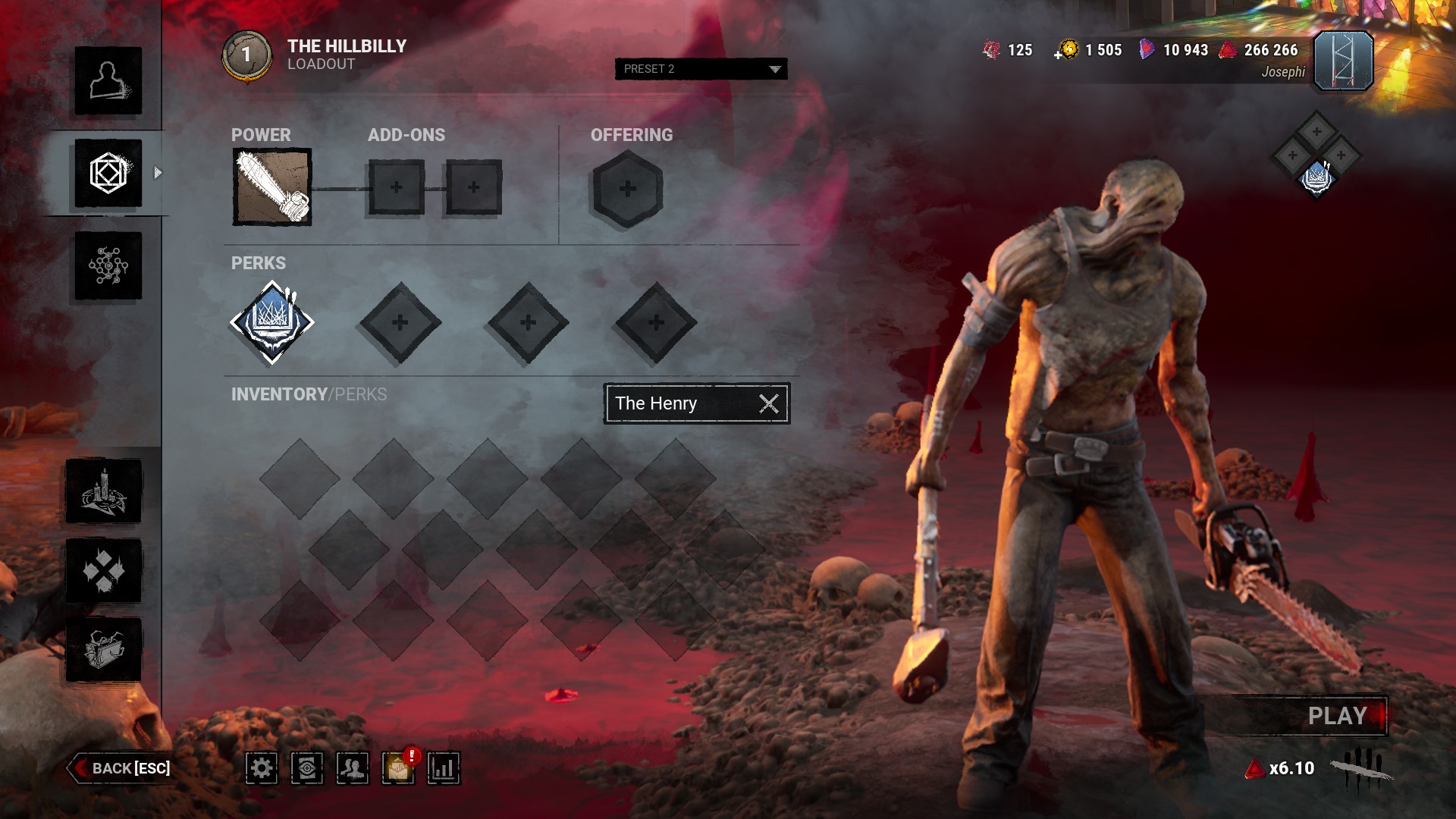
Task: Click the perk search field
Action: click(x=679, y=403)
